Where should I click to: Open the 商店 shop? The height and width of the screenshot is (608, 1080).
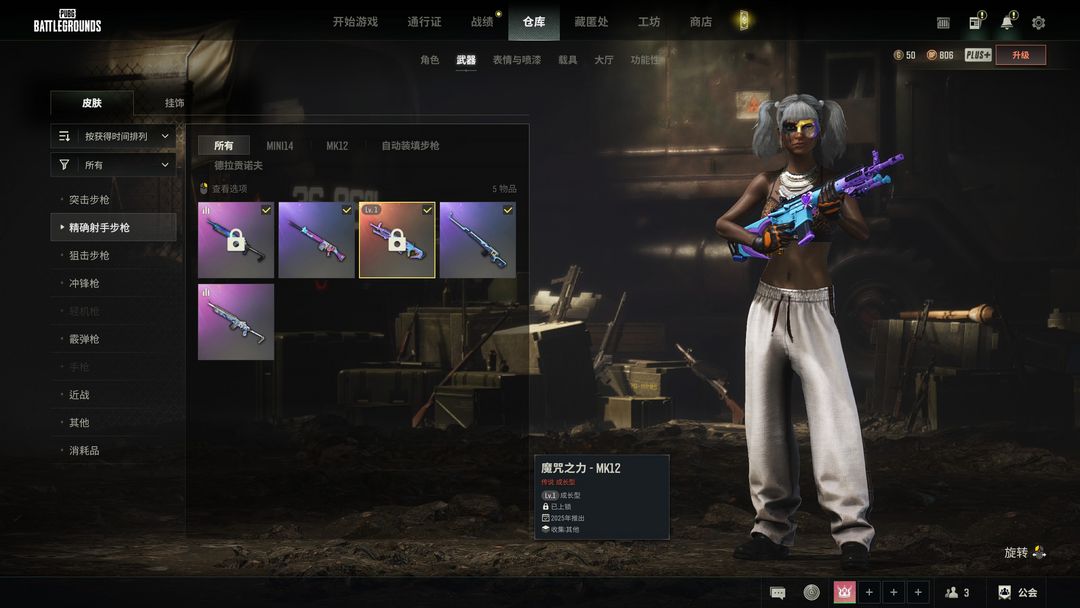tap(701, 22)
